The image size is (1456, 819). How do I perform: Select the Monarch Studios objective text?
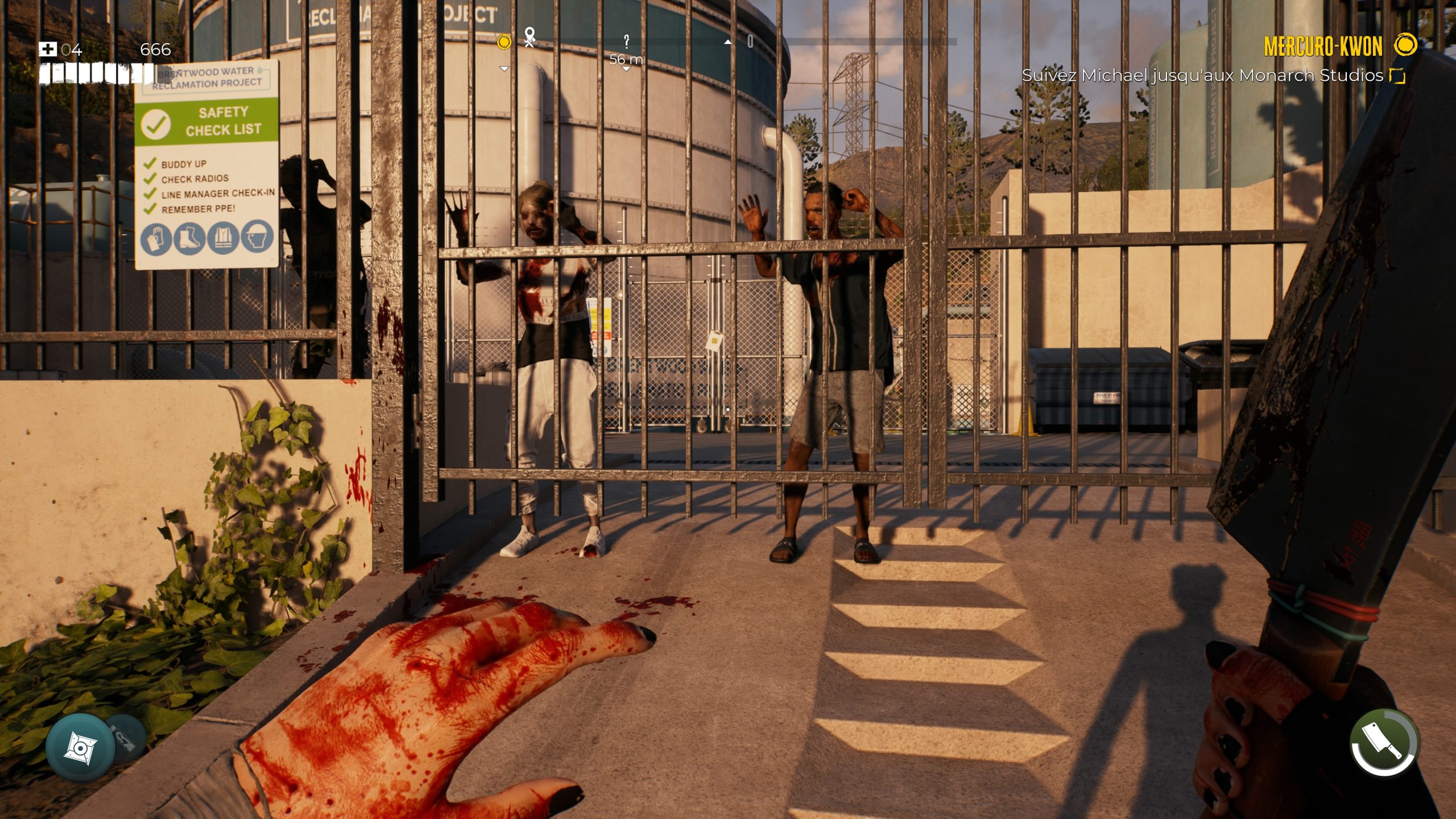(x=1202, y=75)
